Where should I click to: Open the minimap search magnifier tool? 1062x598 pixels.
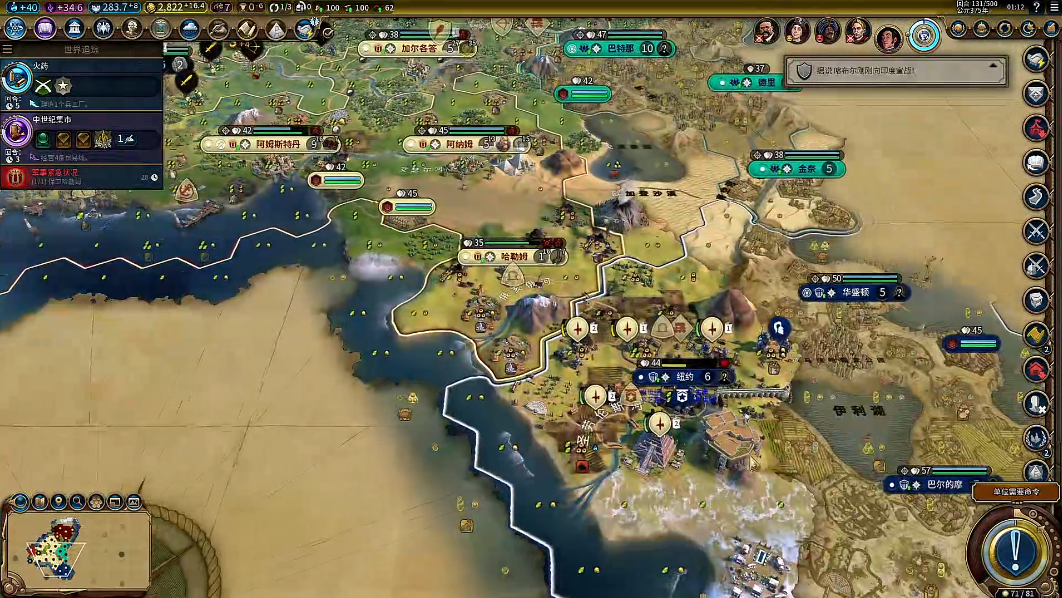(x=78, y=501)
